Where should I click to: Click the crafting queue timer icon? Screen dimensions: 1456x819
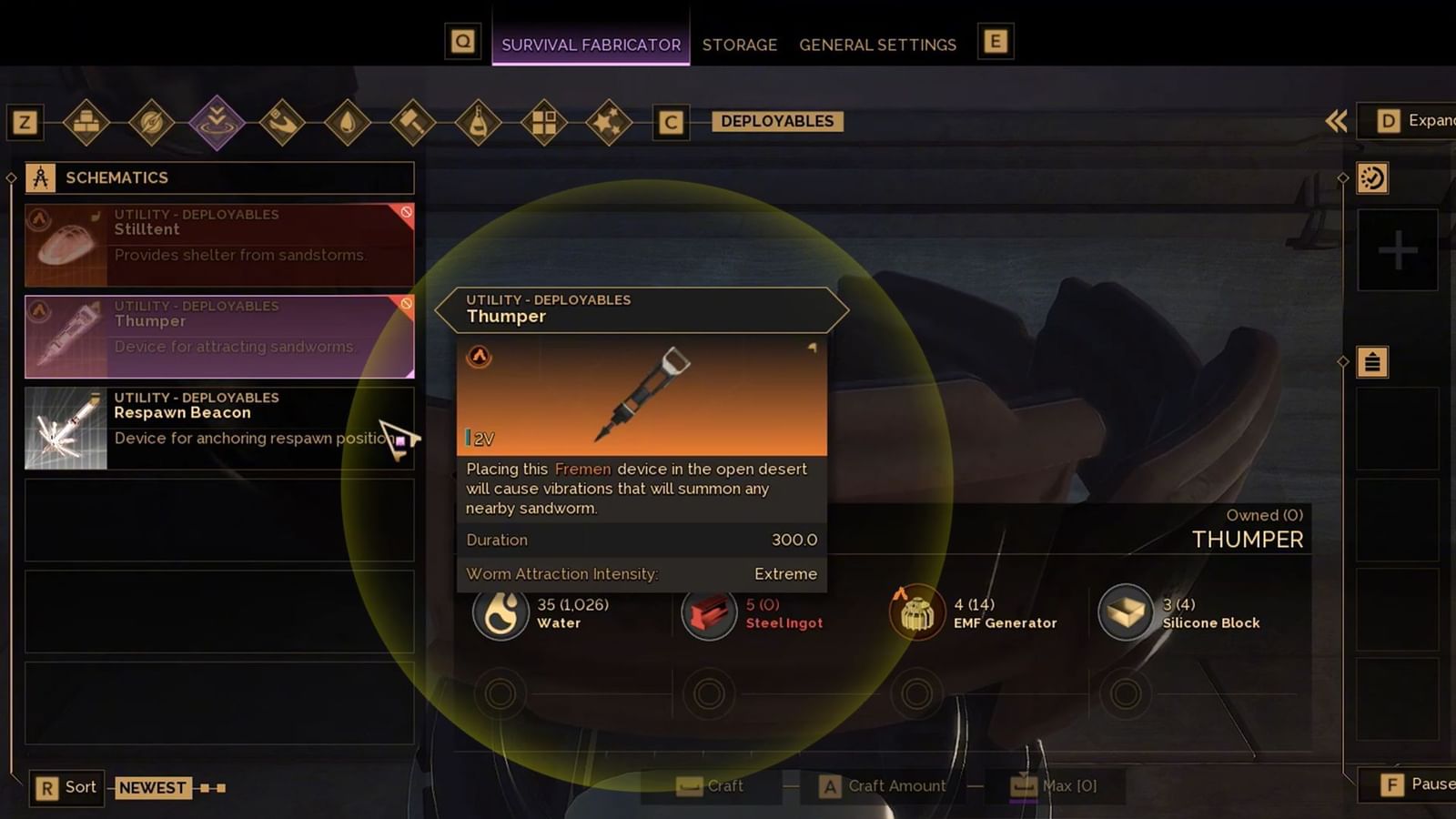[x=1372, y=178]
